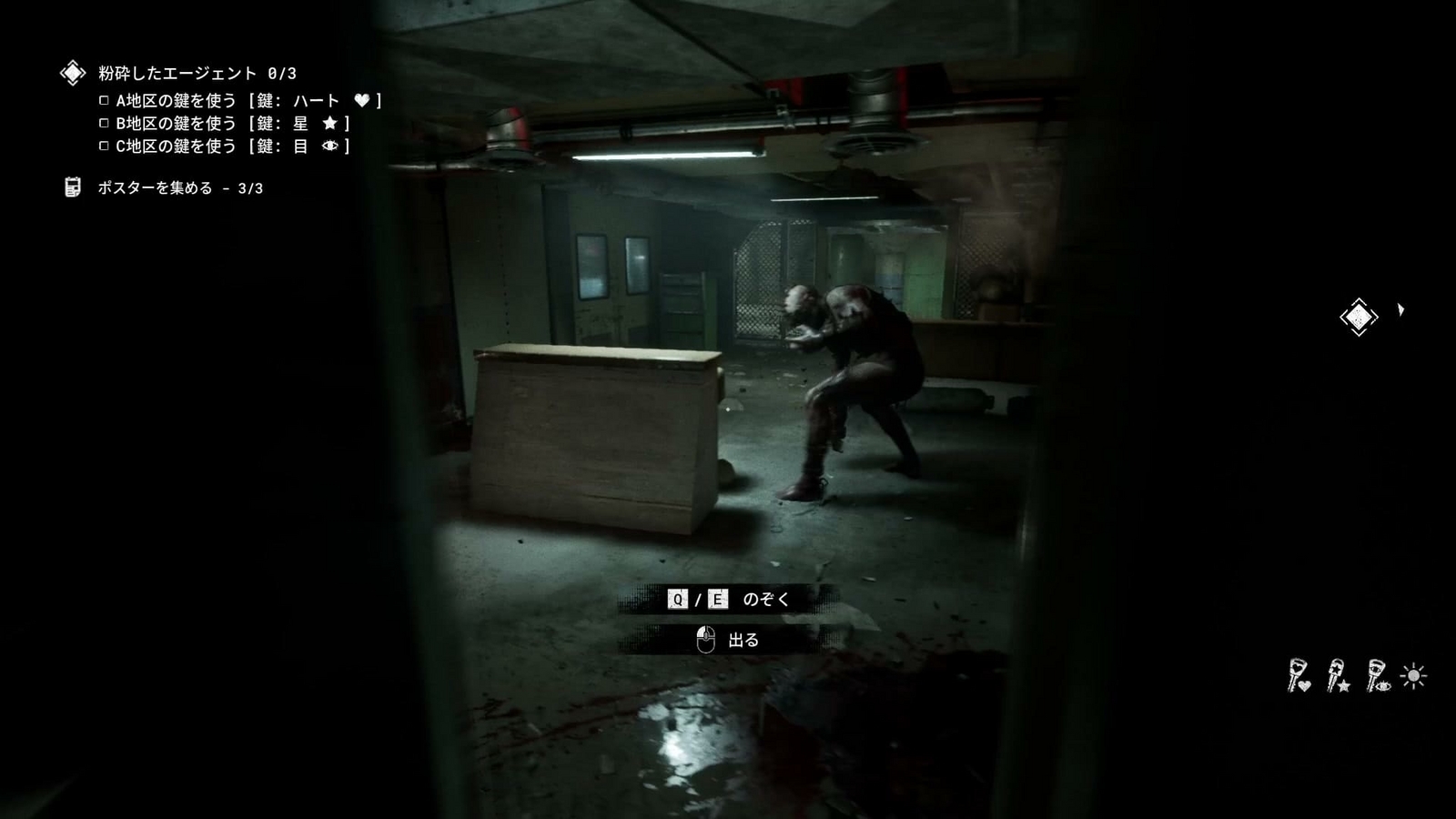The image size is (1456, 819).
Task: Click the diamond objective icon beside 粉砕したエージェント
Action: click(72, 70)
